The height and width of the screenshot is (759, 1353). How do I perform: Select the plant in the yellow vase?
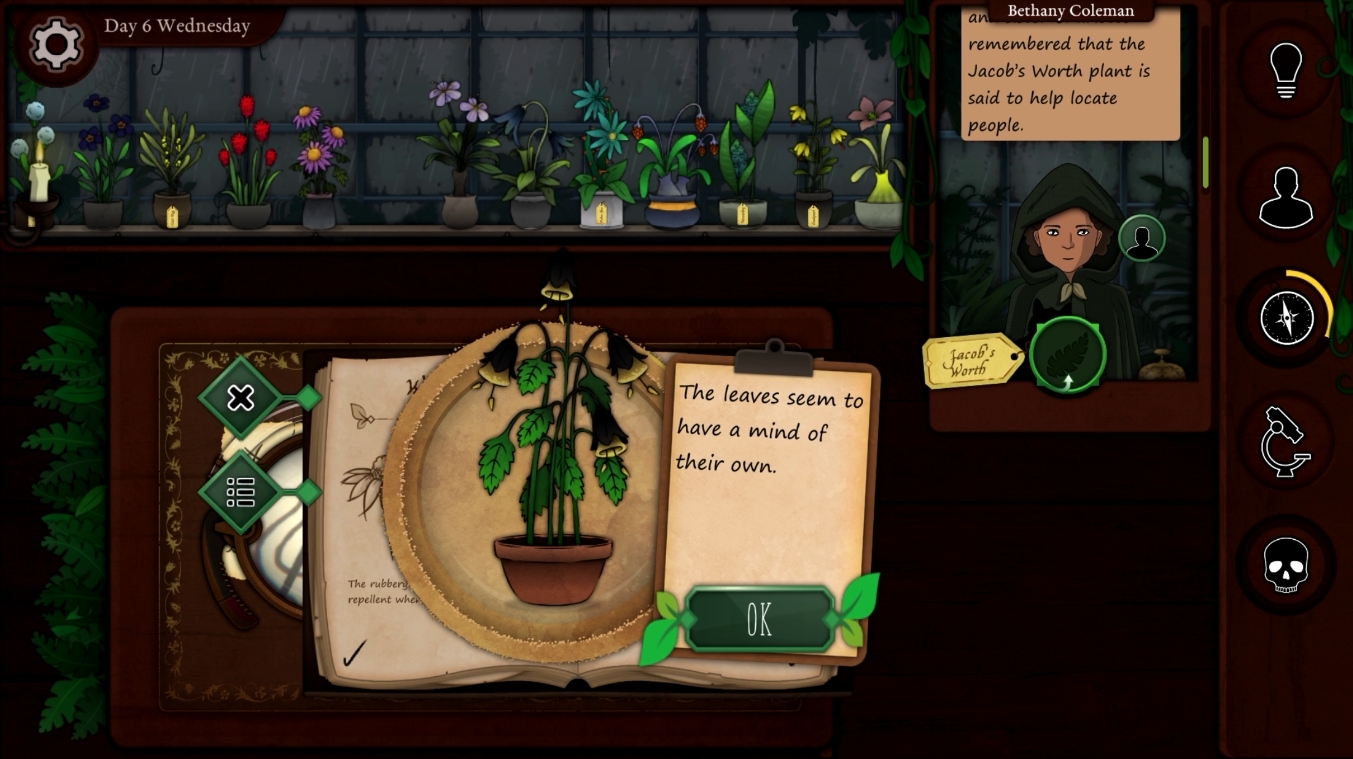click(x=876, y=170)
